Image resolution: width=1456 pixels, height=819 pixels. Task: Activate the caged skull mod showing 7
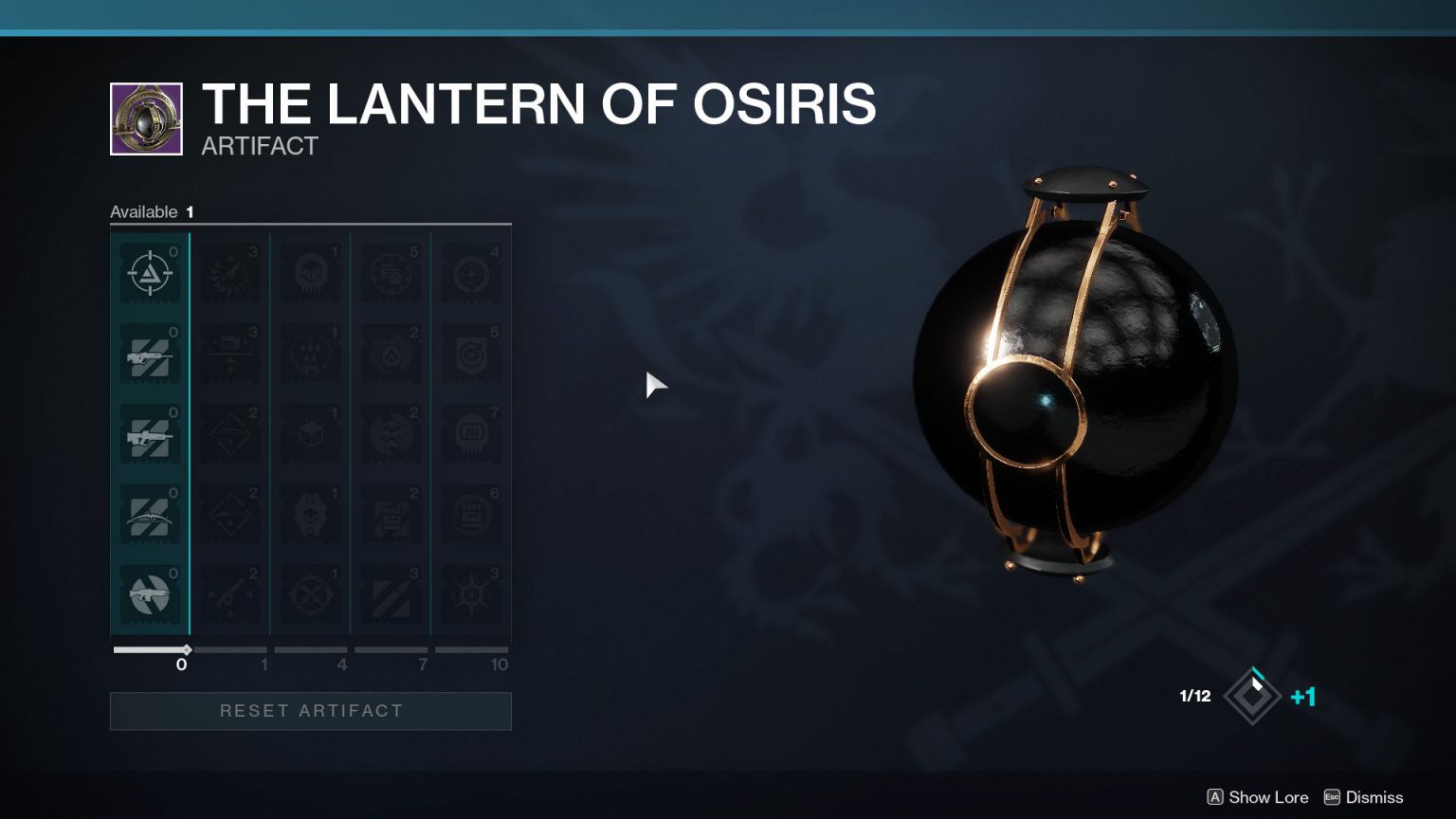[x=471, y=433]
